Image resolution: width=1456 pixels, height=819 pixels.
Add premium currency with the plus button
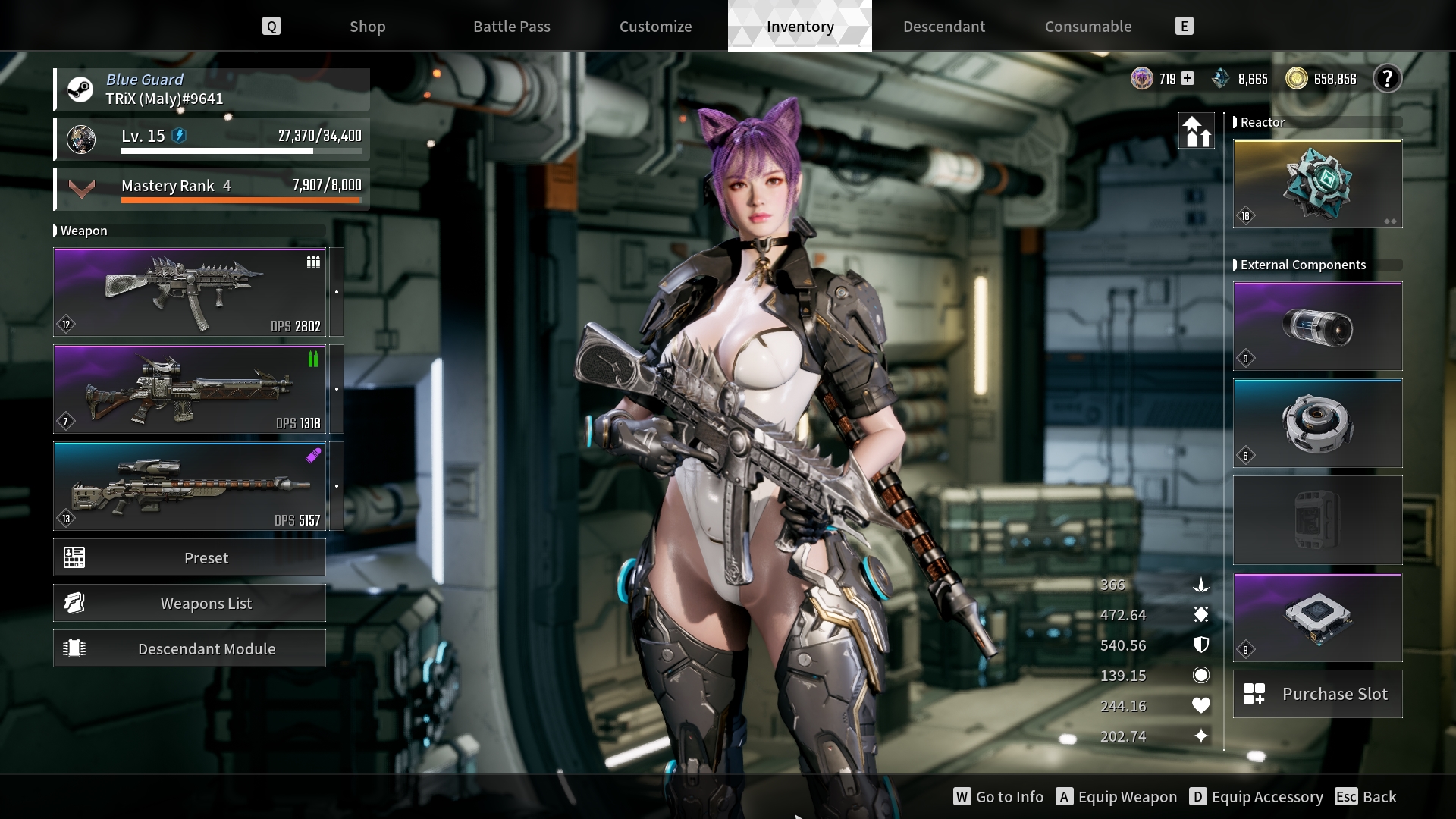(1188, 79)
